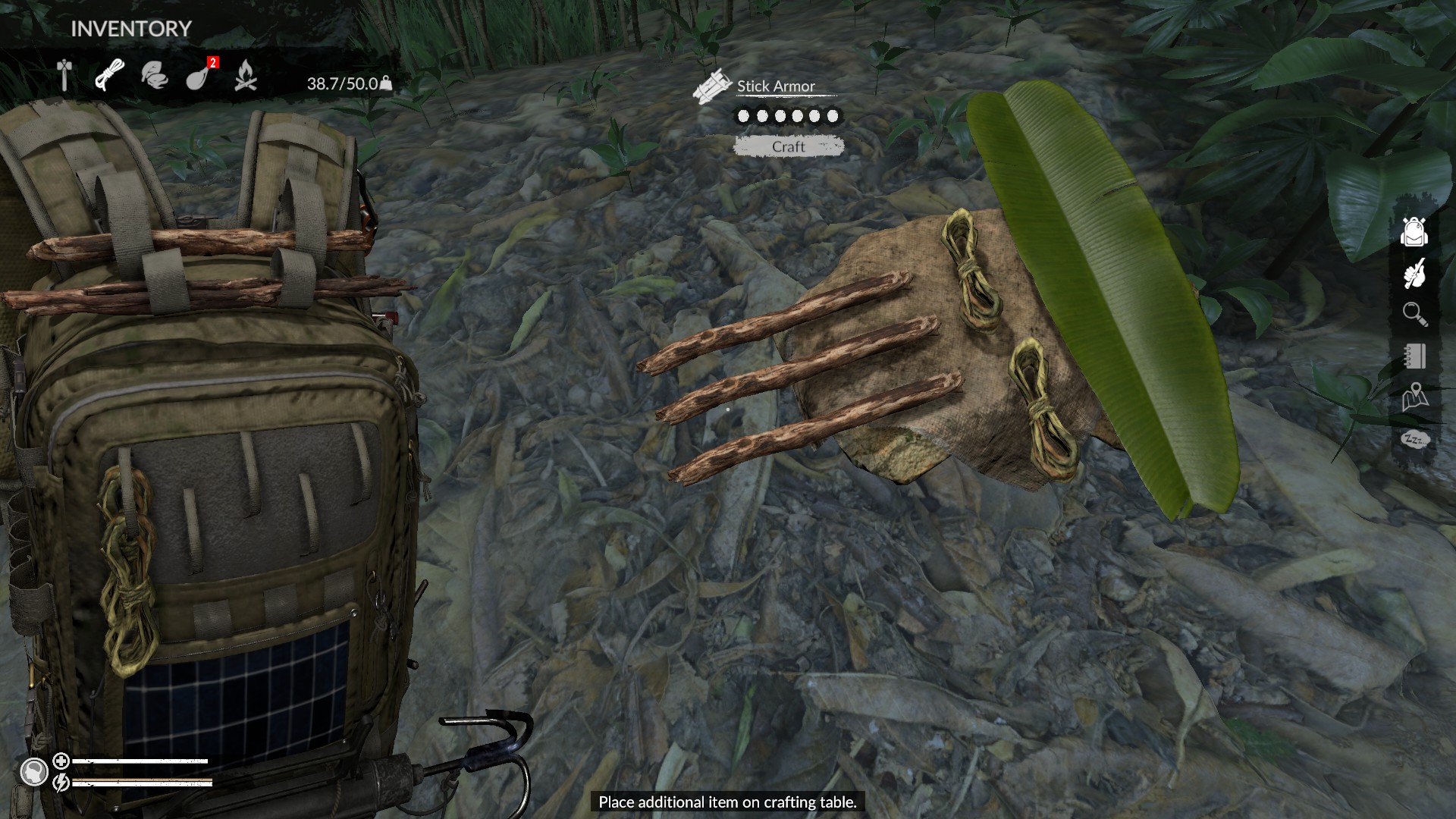
Task: Select the leaf and nuts tab
Action: coord(155,75)
